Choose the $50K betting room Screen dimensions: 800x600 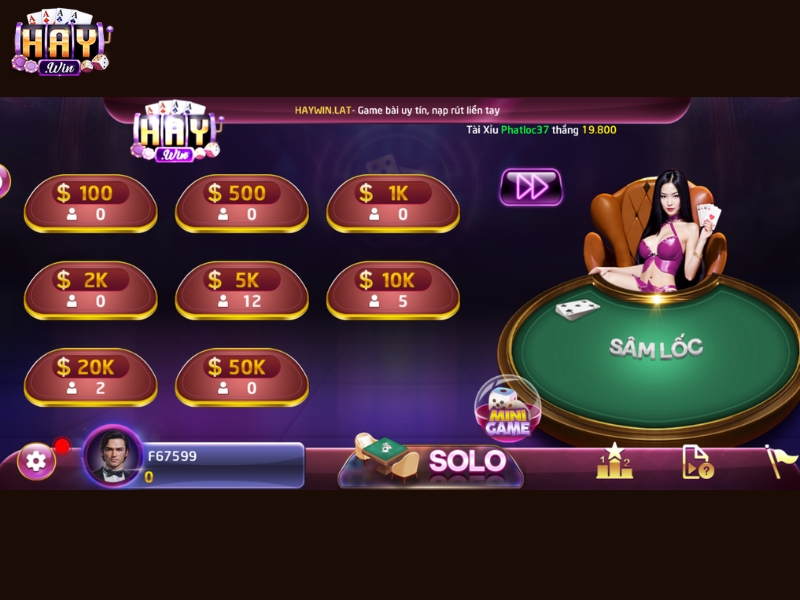241,377
